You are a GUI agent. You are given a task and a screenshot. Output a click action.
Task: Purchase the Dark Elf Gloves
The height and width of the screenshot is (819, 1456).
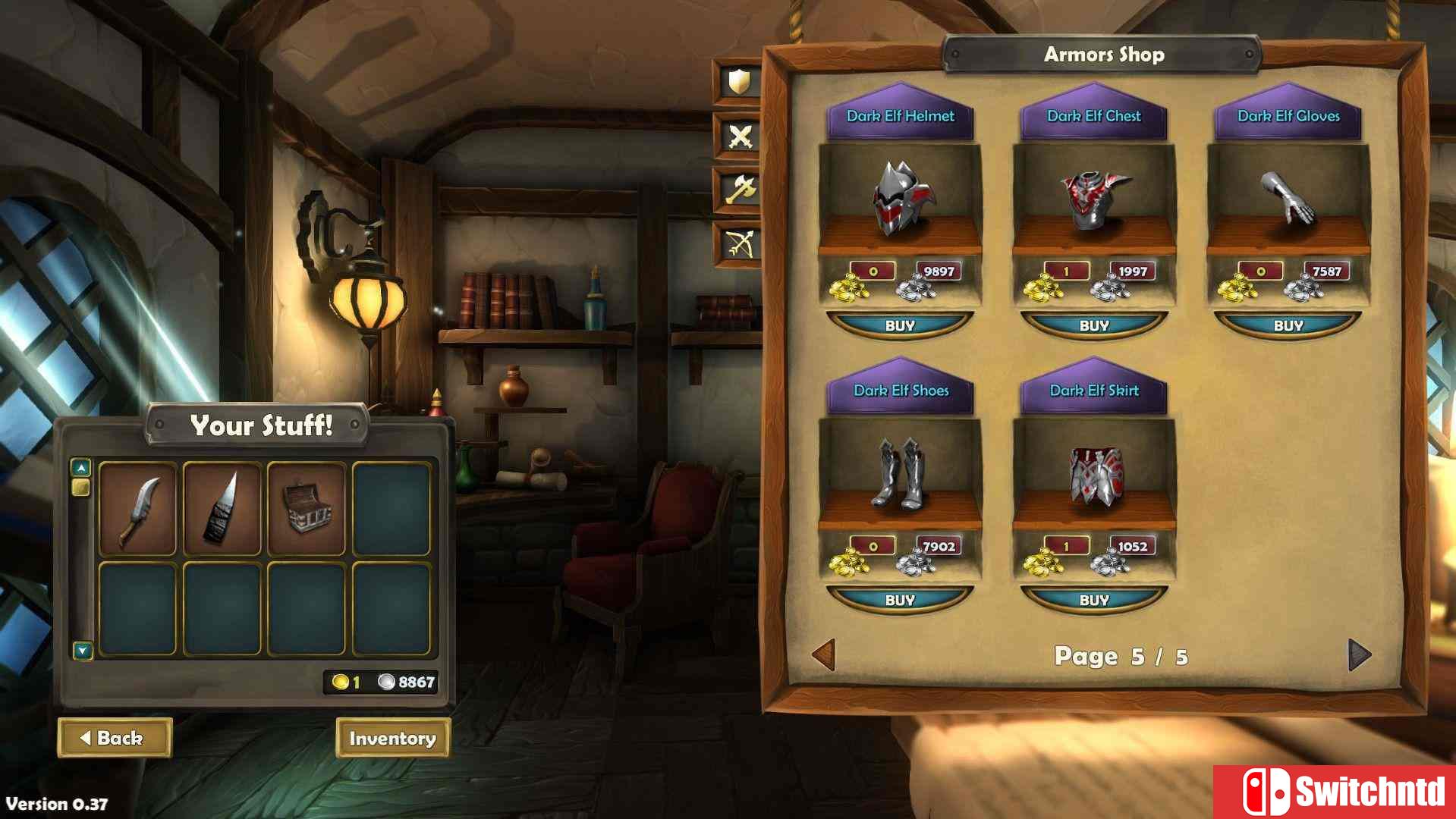click(1288, 325)
